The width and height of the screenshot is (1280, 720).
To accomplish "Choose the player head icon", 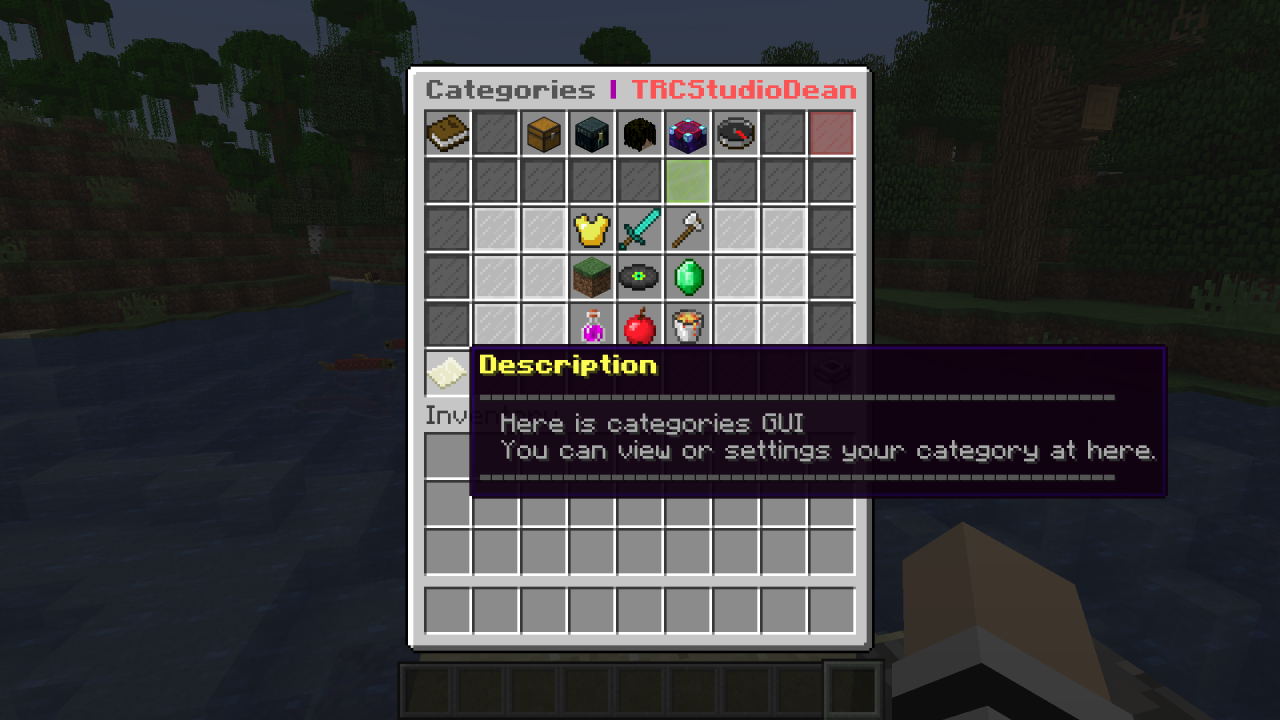I will [639, 134].
